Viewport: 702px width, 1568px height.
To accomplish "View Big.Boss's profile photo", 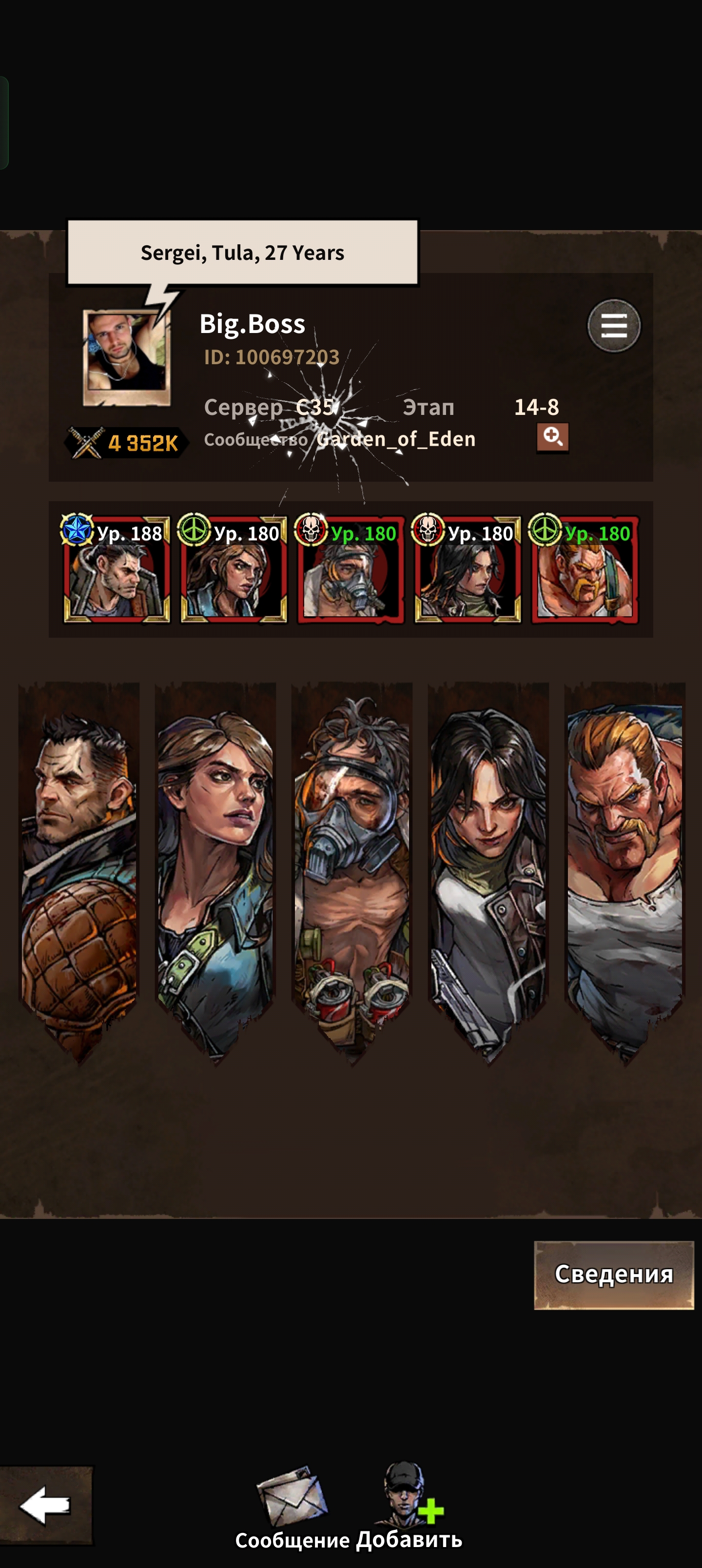I will click(x=127, y=357).
